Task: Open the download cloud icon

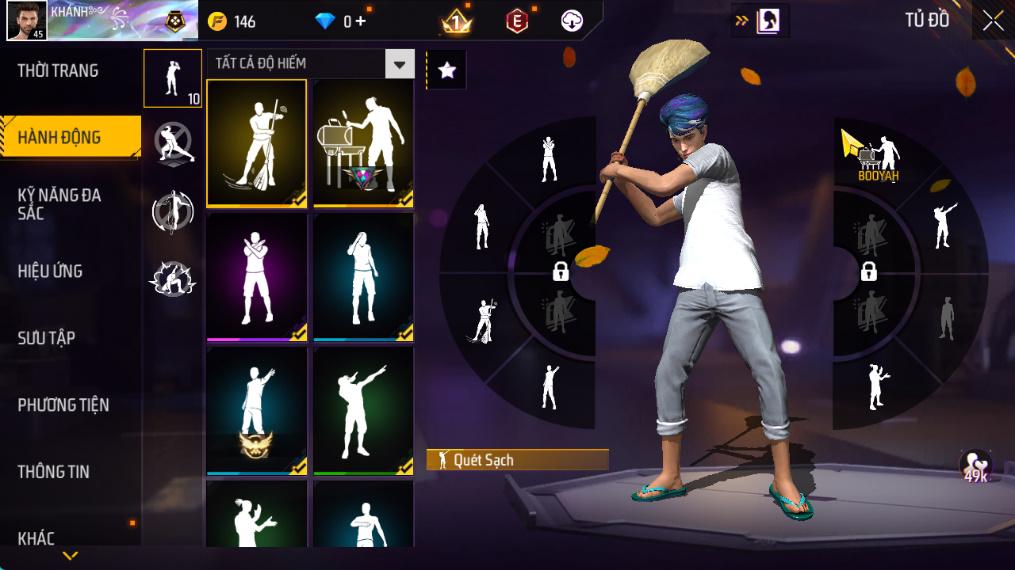Action: click(x=572, y=21)
